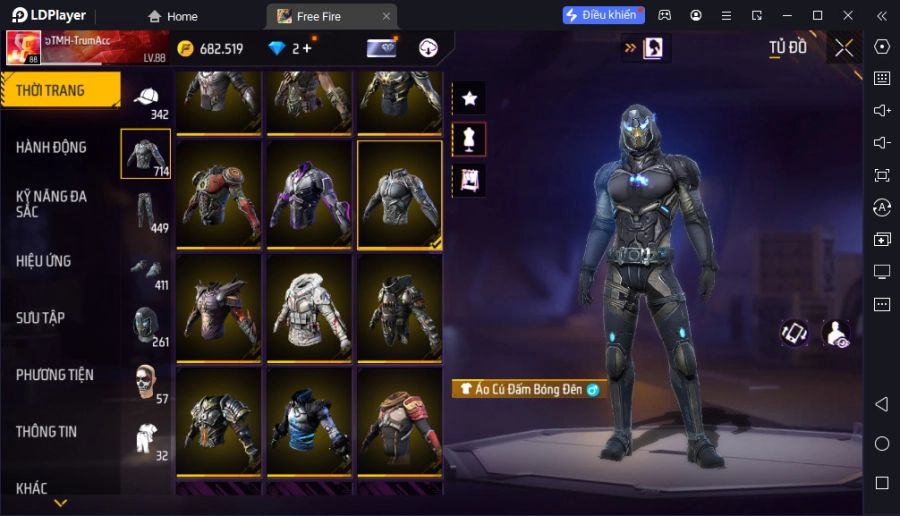Add diamonds with the plus button
This screenshot has height=516, width=900.
click(x=306, y=48)
